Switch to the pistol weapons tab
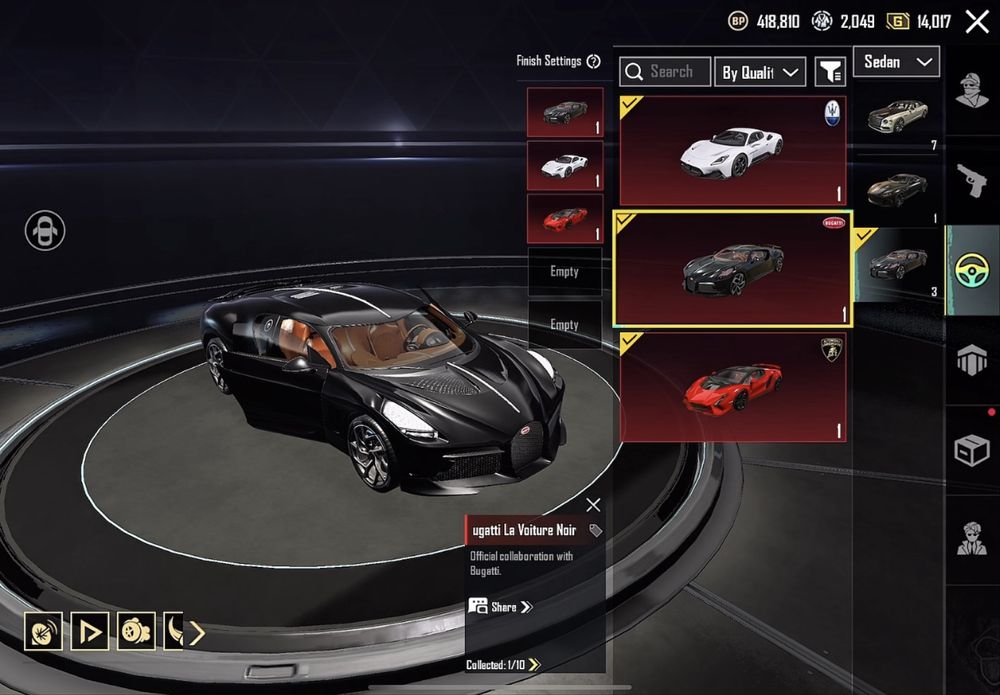Image resolution: width=1000 pixels, height=695 pixels. [971, 180]
